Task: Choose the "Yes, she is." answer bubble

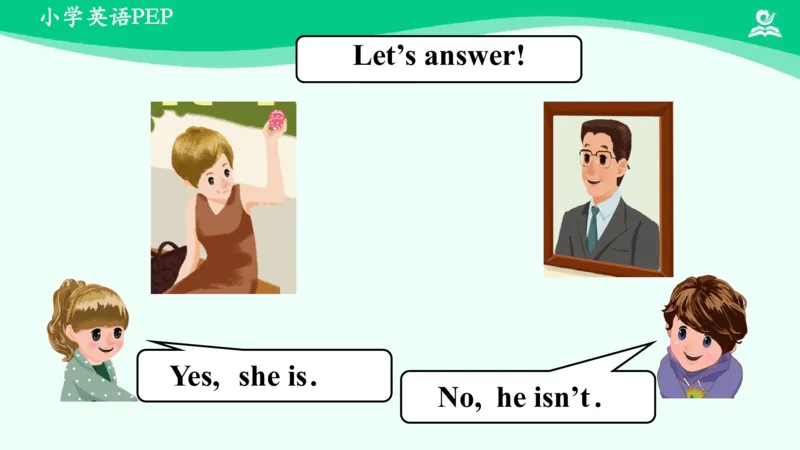Action: coord(264,376)
